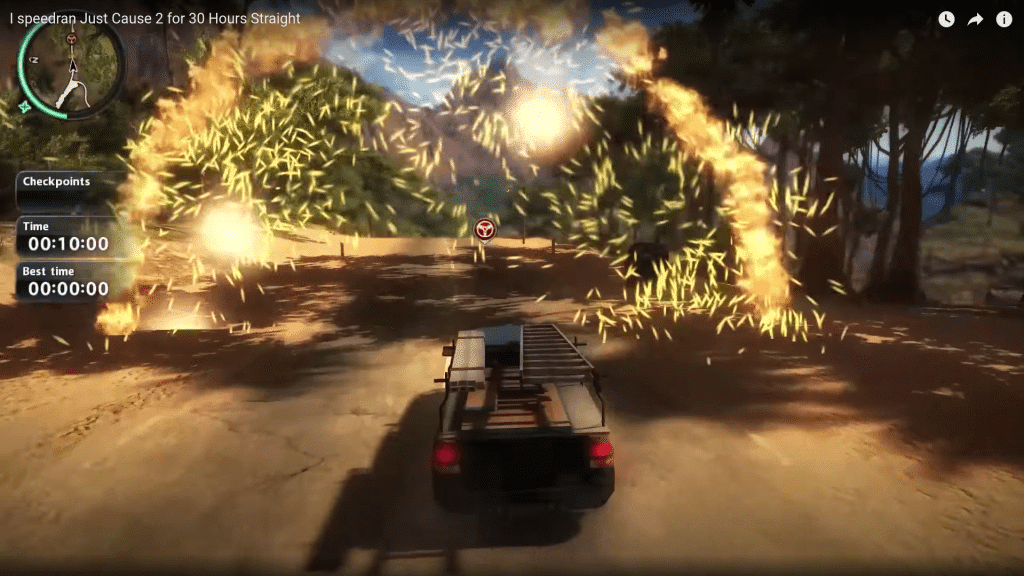Open the Watch Later clock icon
Viewport: 1024px width, 576px height.
tap(946, 19)
